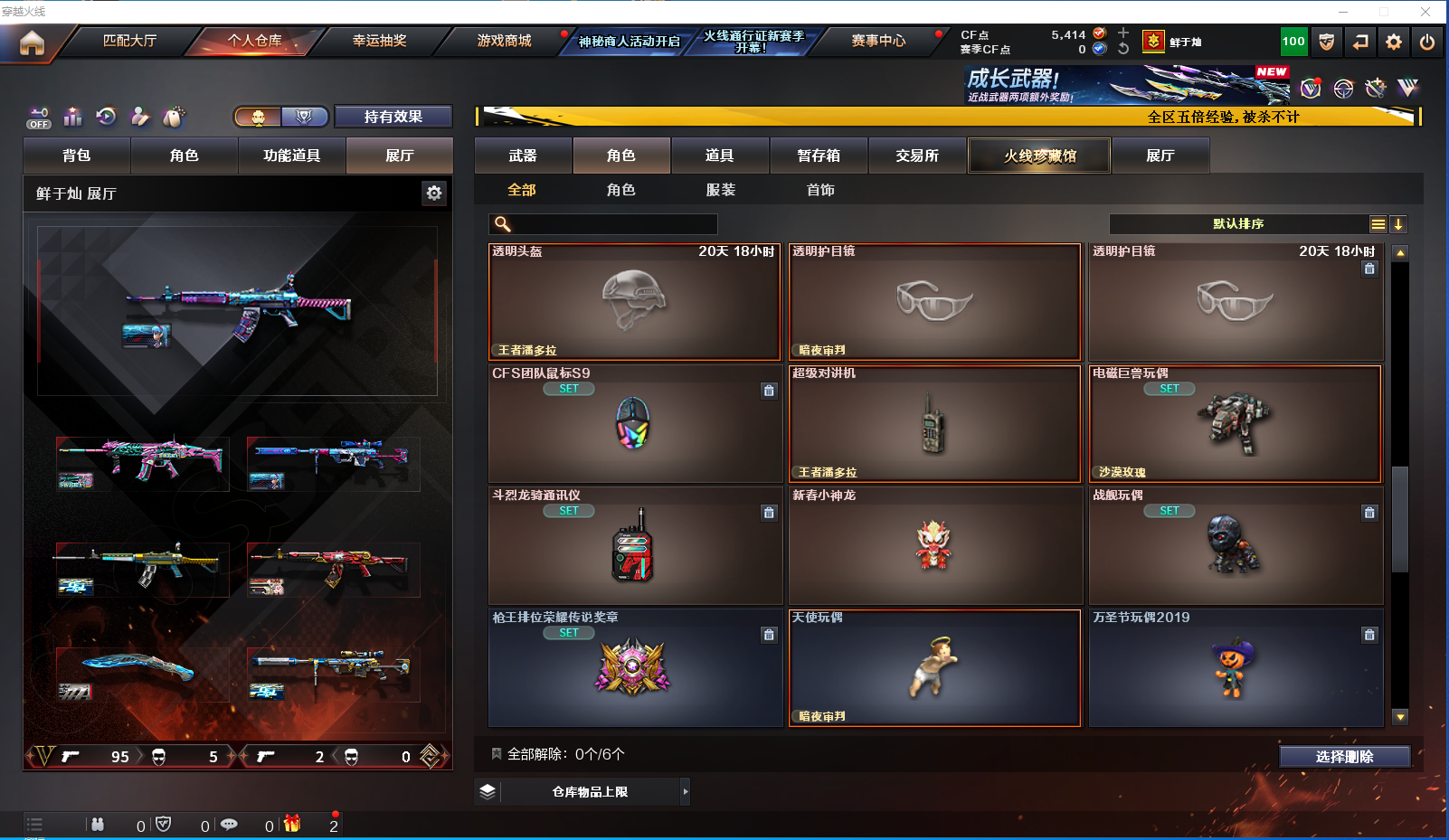This screenshot has height=840, width=1449.
Task: Open the 交易所 tab
Action: [x=917, y=156]
